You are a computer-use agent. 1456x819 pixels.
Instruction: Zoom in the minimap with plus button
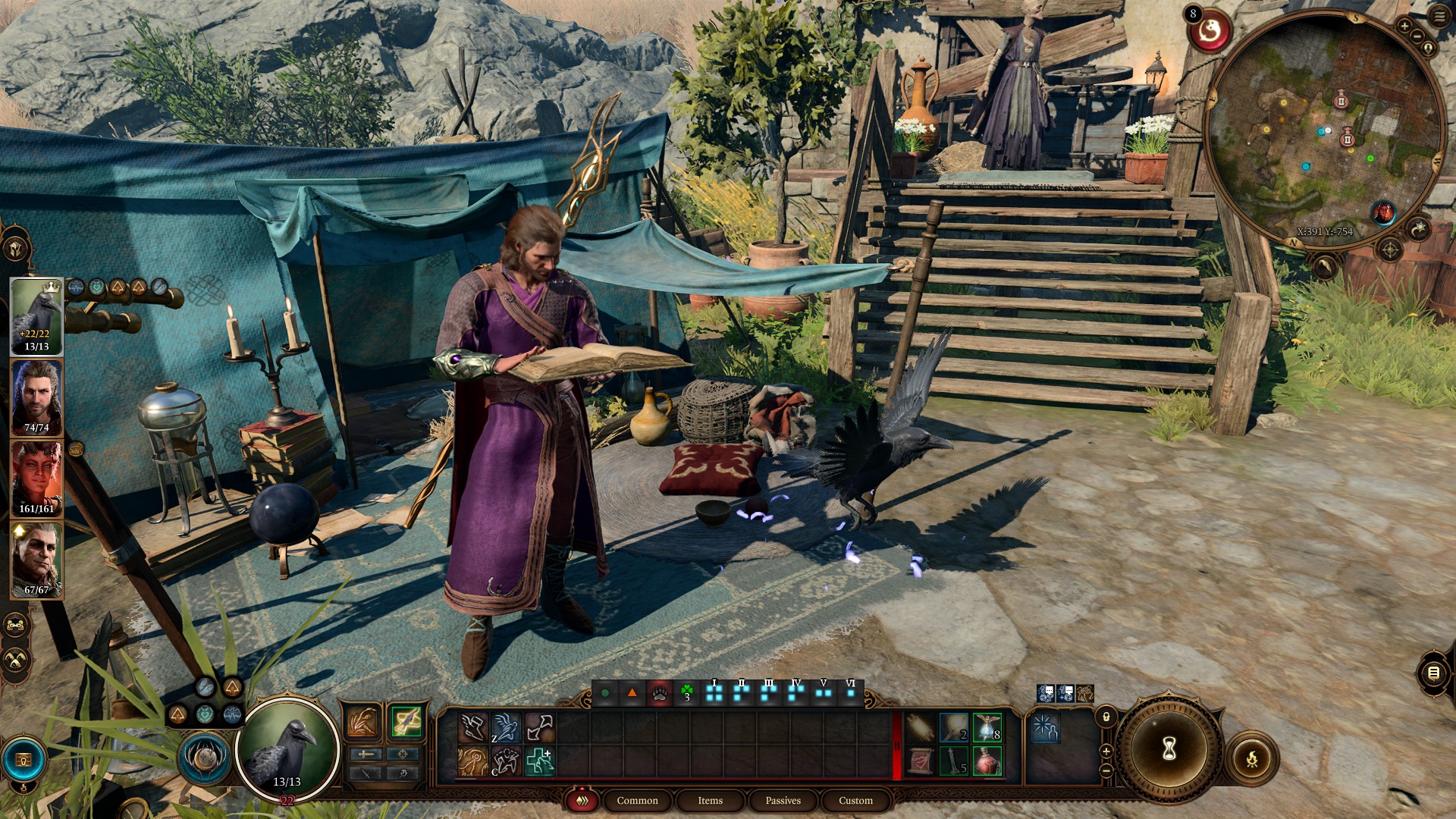tap(1404, 27)
